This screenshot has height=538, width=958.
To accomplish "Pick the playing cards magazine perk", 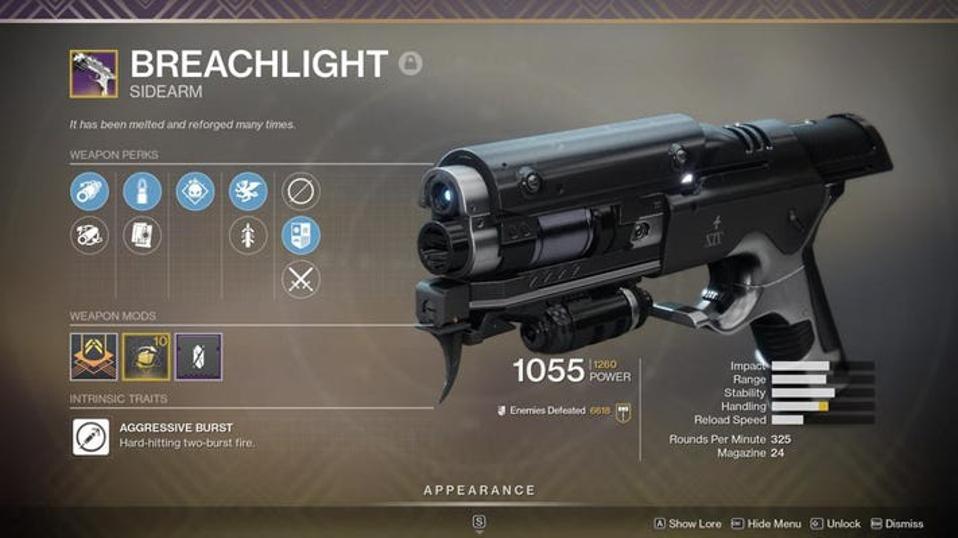I will tap(142, 236).
